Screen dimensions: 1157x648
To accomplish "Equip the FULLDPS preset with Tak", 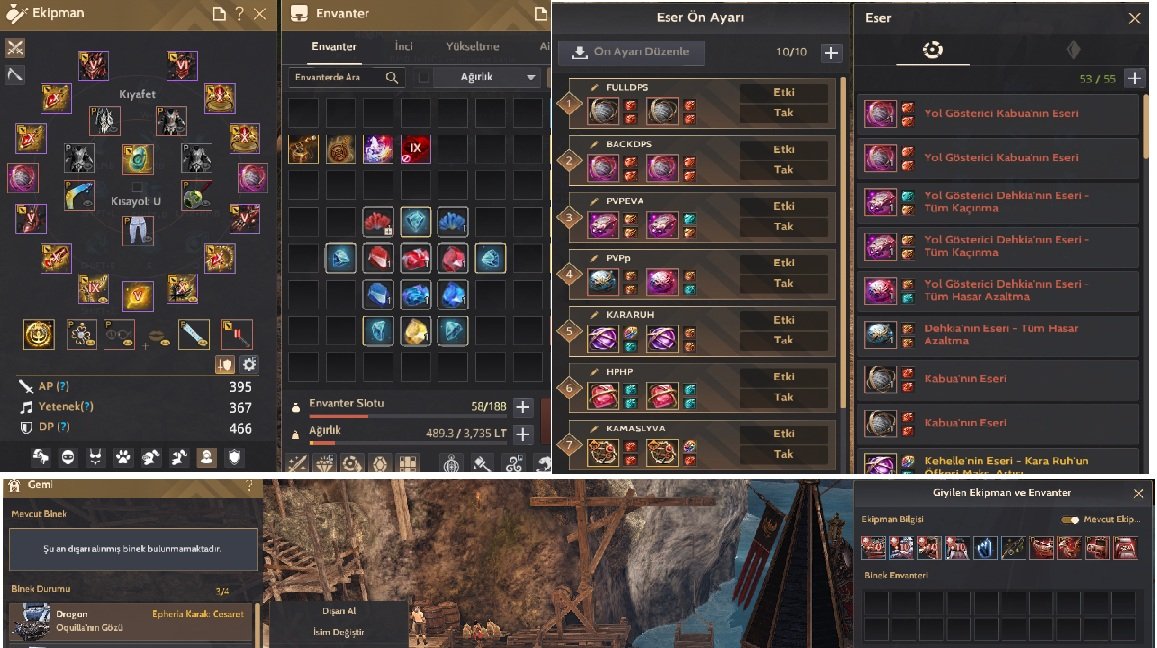I will pos(784,113).
